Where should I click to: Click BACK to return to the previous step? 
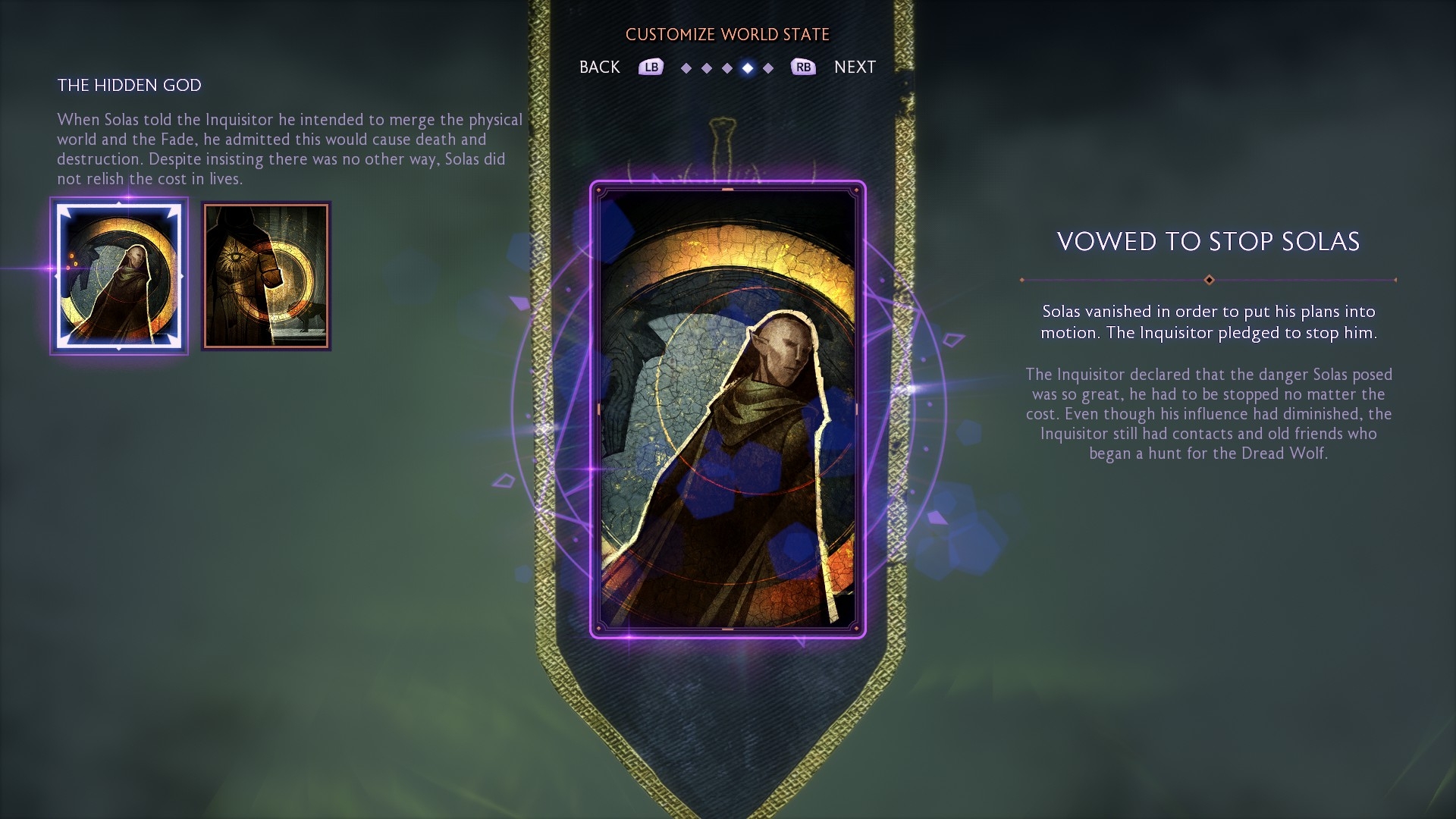coord(599,67)
